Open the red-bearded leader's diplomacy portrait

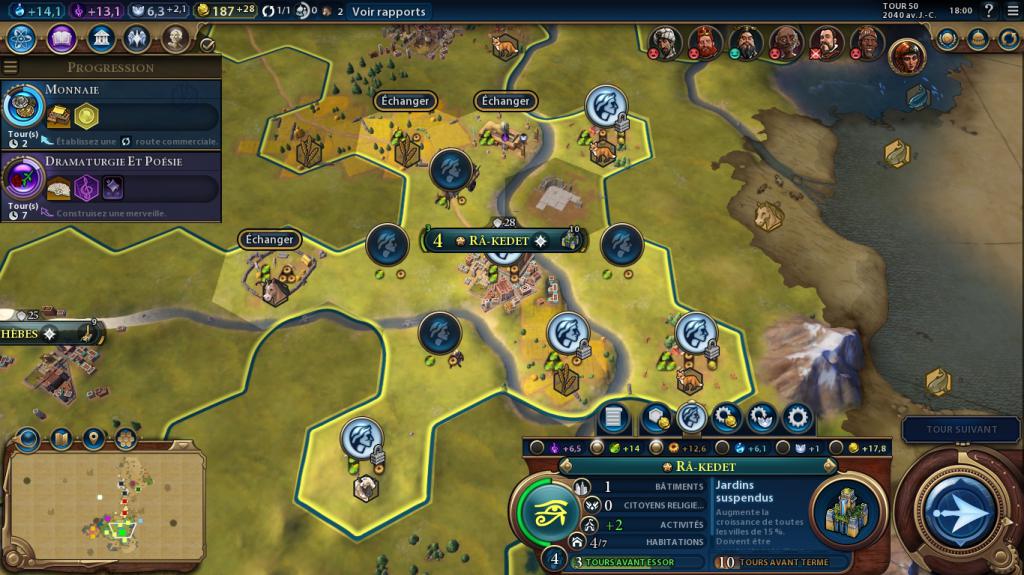click(704, 40)
